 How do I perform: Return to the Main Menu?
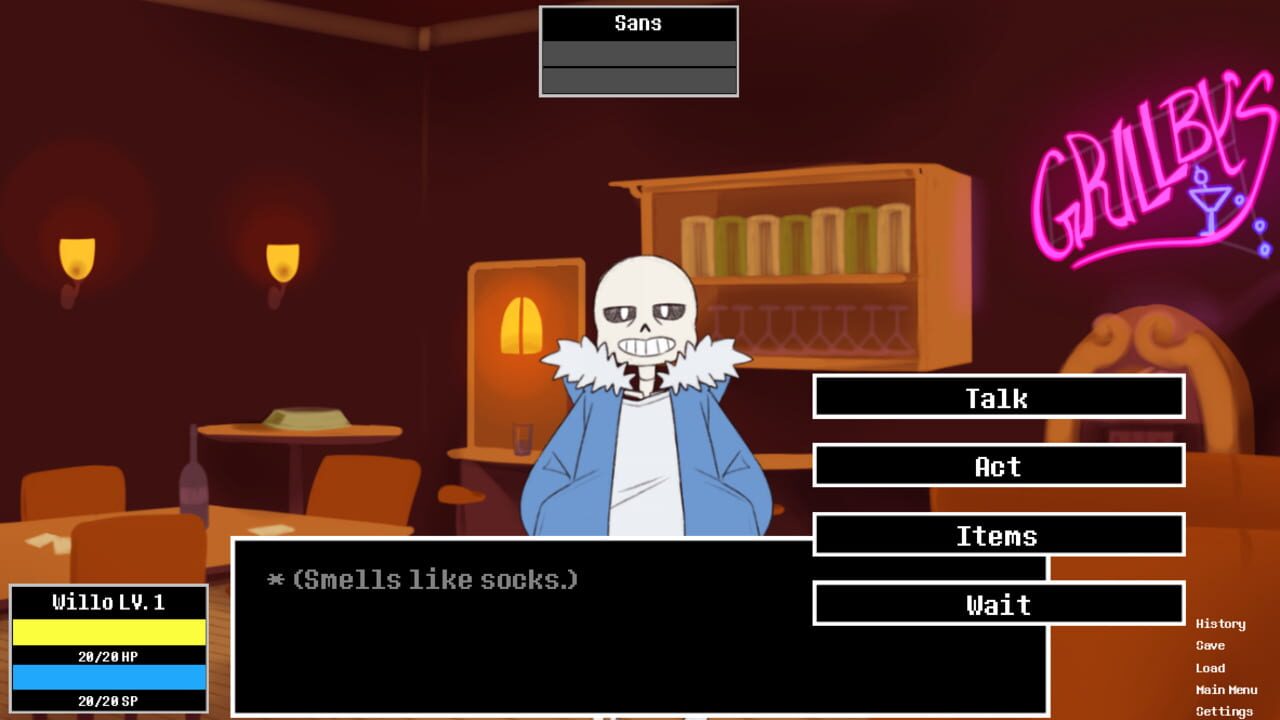click(x=1226, y=689)
